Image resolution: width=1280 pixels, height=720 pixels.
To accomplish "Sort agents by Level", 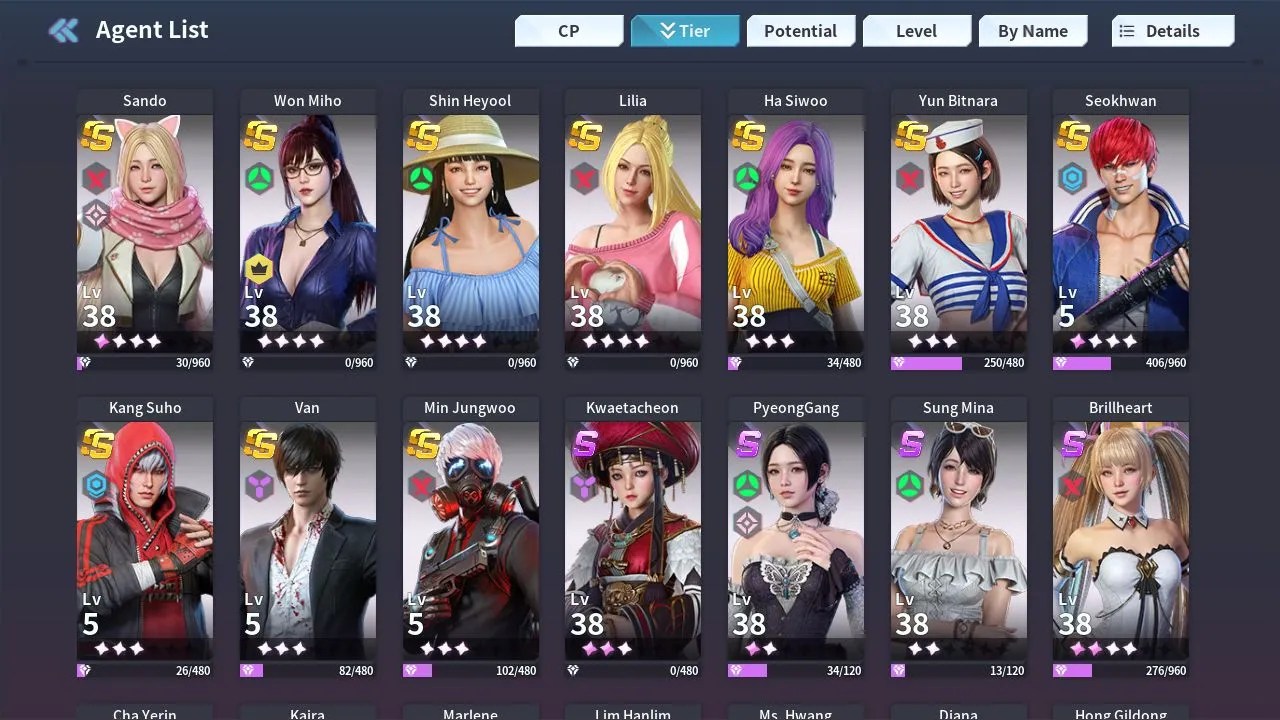I will coord(916,31).
